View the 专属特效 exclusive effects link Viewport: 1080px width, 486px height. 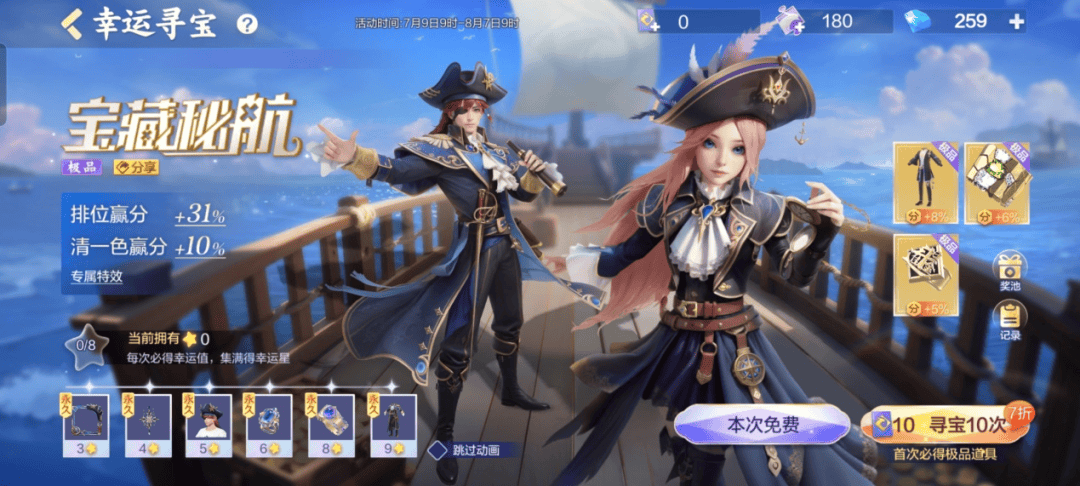(96, 277)
